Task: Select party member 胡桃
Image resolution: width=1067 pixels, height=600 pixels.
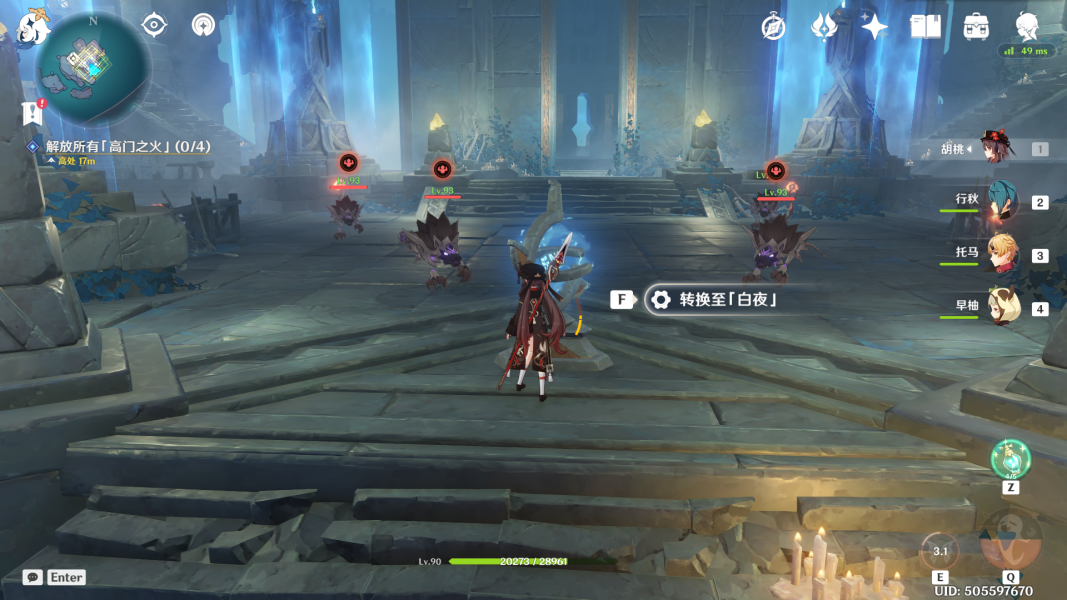Action: click(x=995, y=149)
